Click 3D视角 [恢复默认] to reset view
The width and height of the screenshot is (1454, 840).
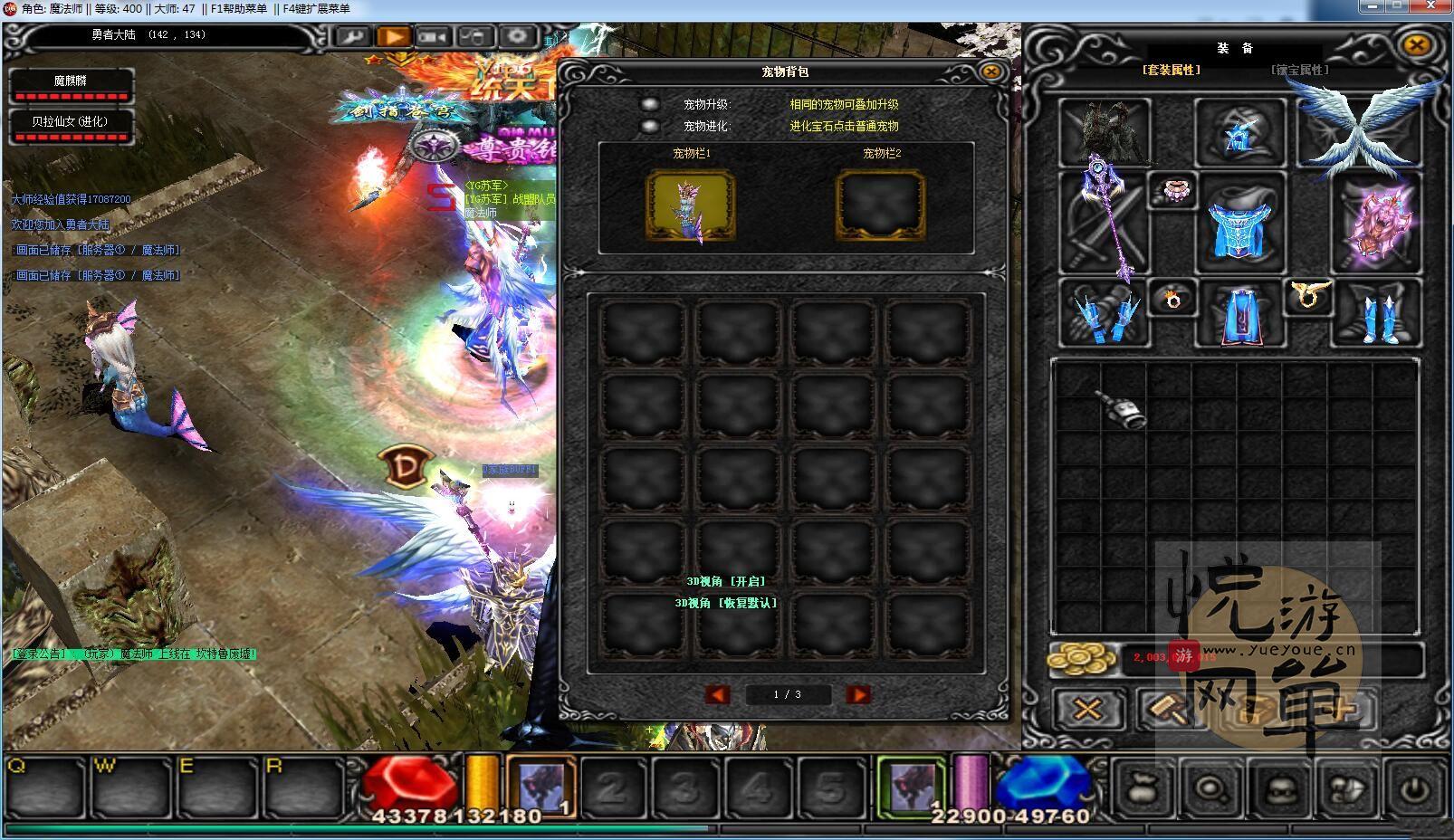[725, 603]
